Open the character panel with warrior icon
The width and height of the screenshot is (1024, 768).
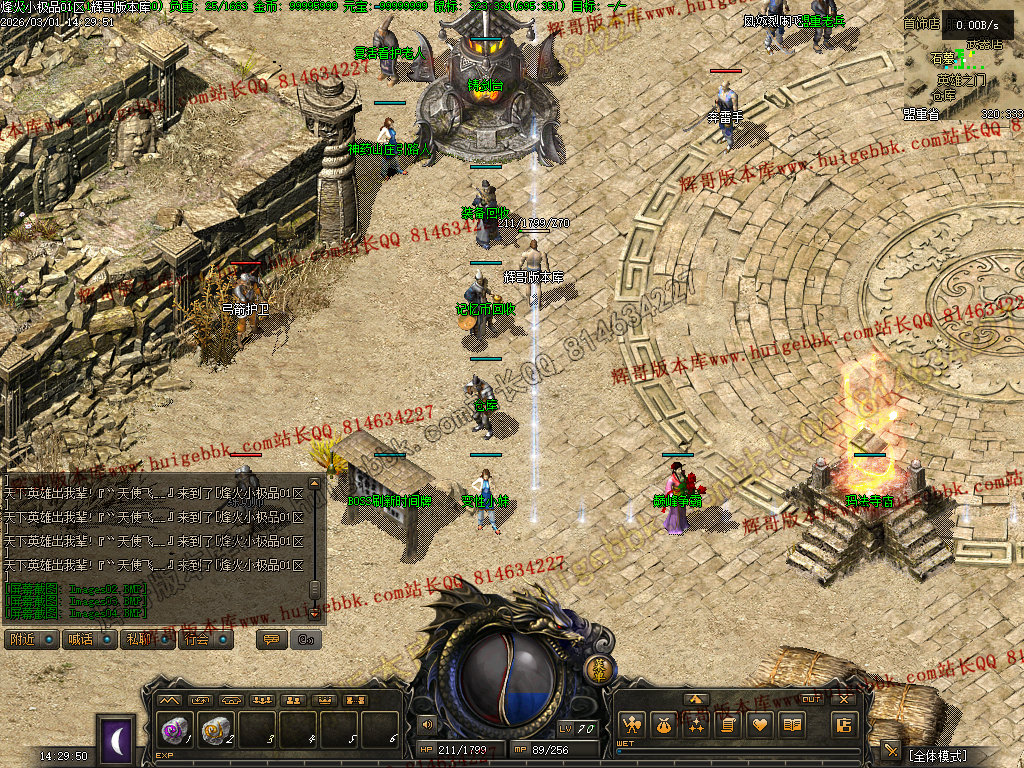click(x=630, y=724)
